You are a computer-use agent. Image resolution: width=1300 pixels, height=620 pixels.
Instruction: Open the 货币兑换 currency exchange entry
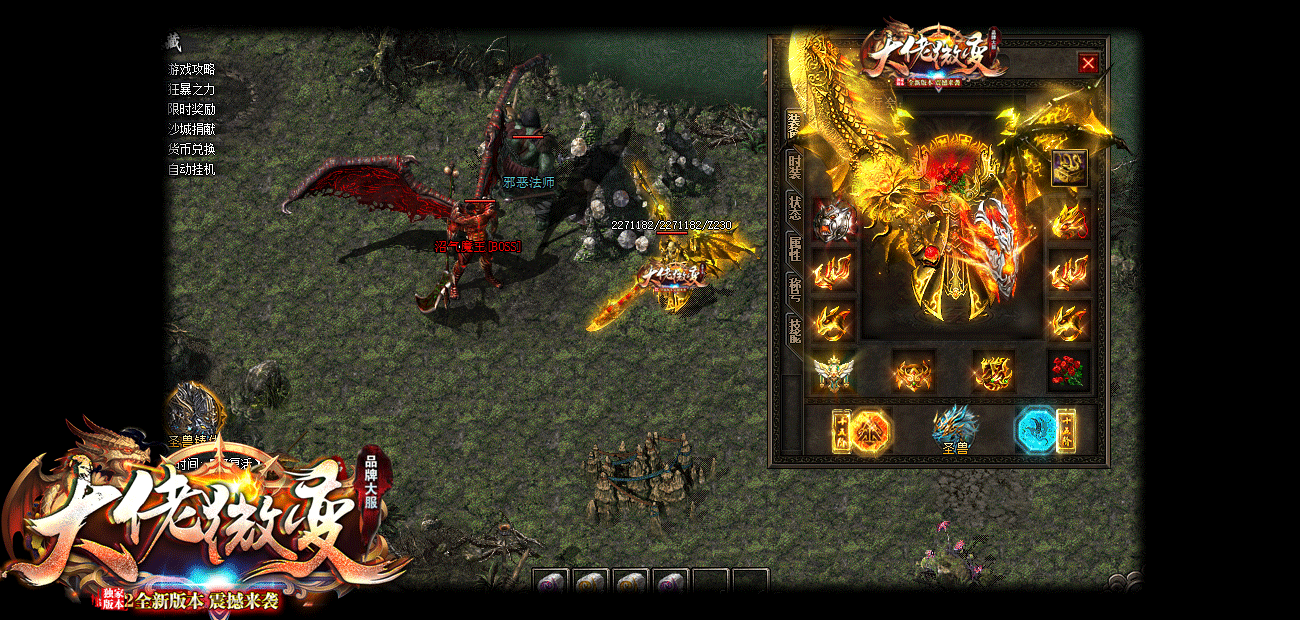click(x=191, y=149)
